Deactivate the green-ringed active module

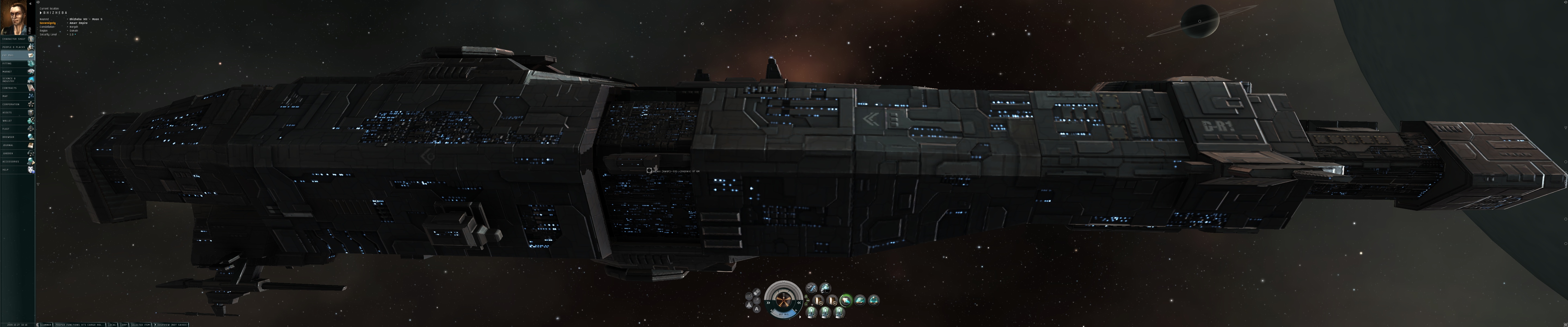(846, 300)
